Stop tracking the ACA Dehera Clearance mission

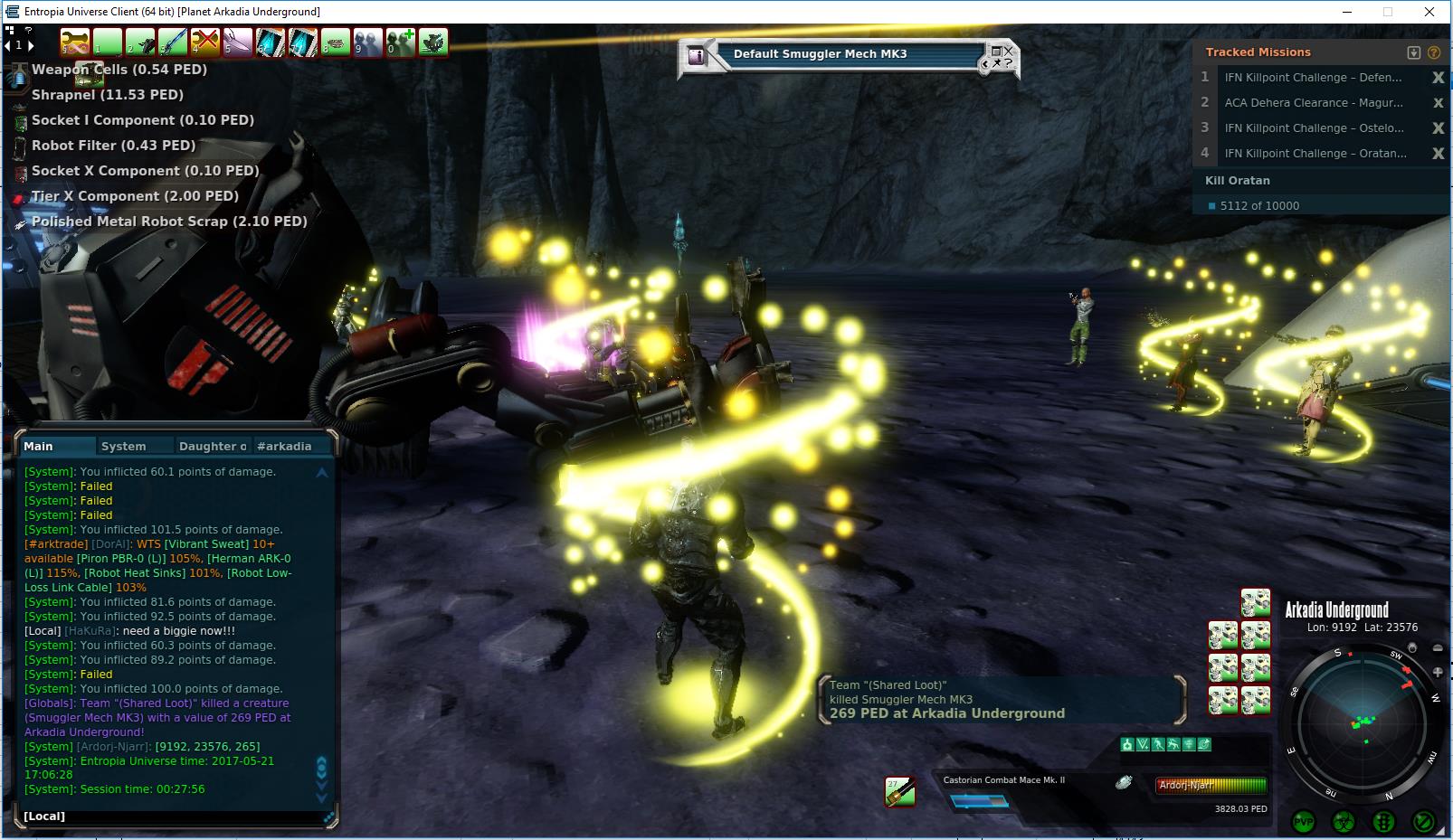[1438, 103]
